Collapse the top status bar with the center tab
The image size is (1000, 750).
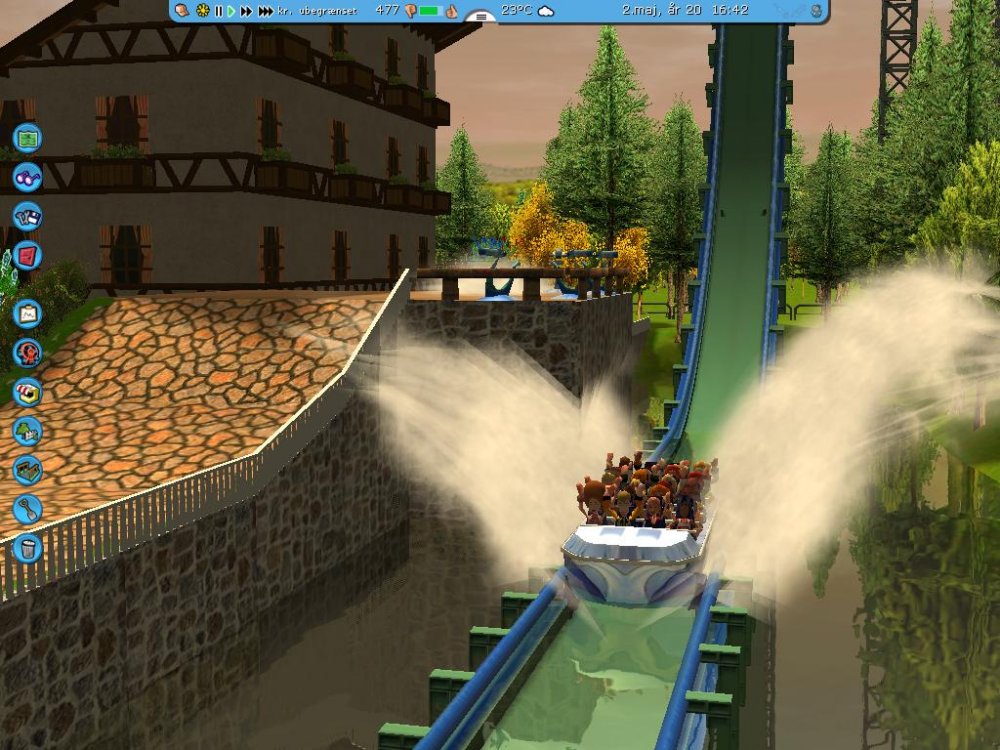[x=481, y=17]
